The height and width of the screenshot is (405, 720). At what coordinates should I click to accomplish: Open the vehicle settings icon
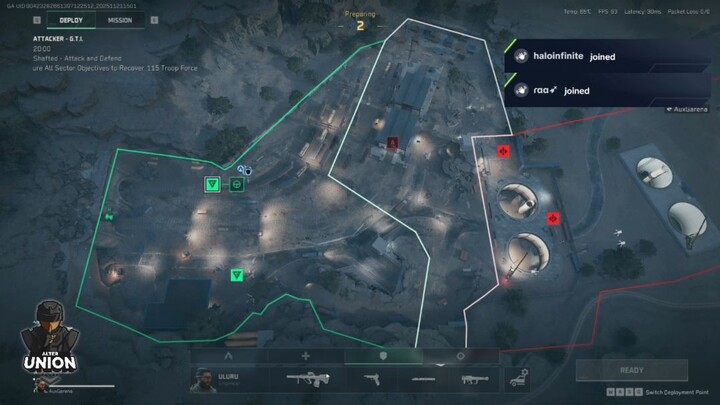pos(519,378)
